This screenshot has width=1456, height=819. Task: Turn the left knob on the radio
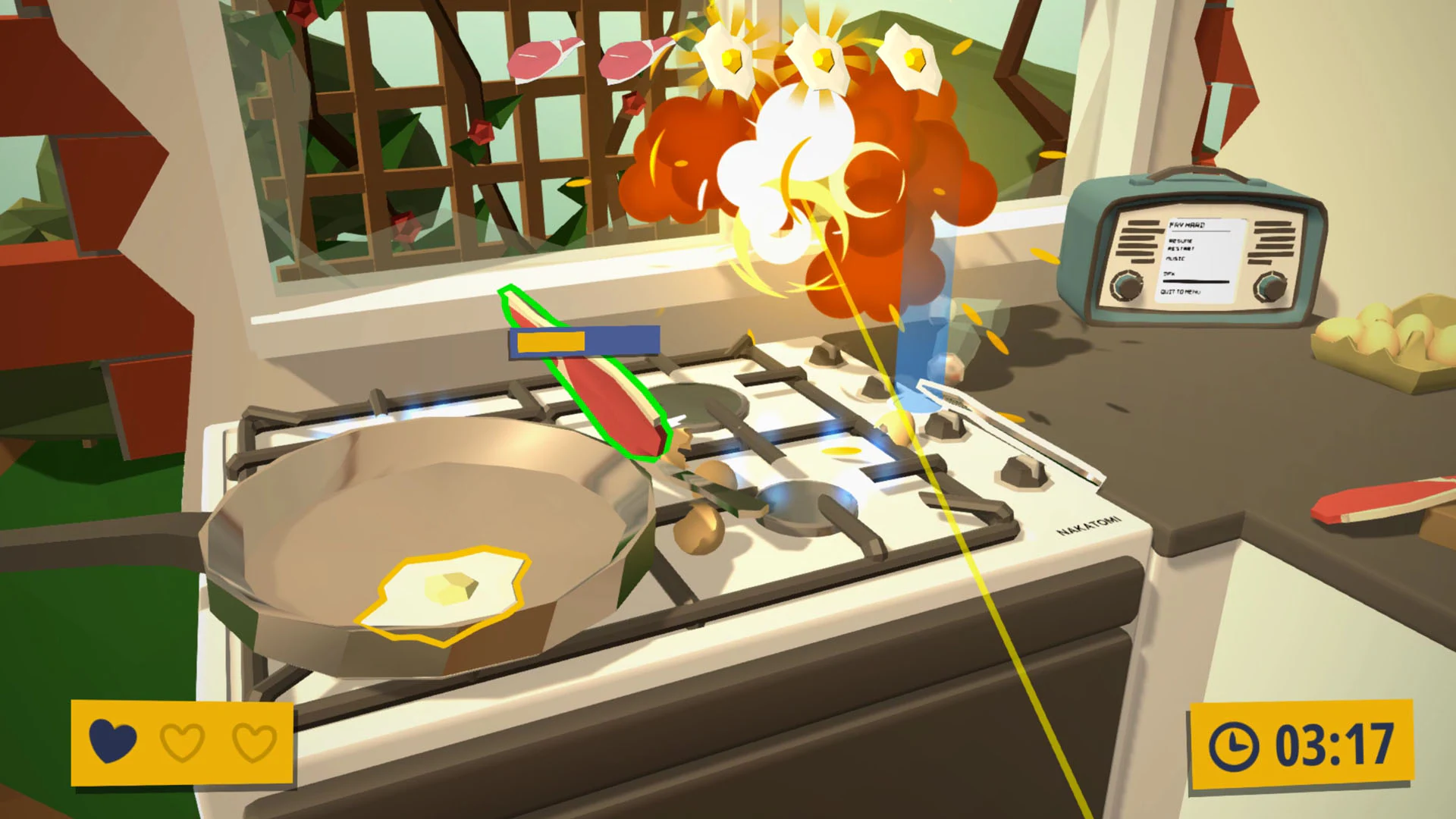point(1128,287)
